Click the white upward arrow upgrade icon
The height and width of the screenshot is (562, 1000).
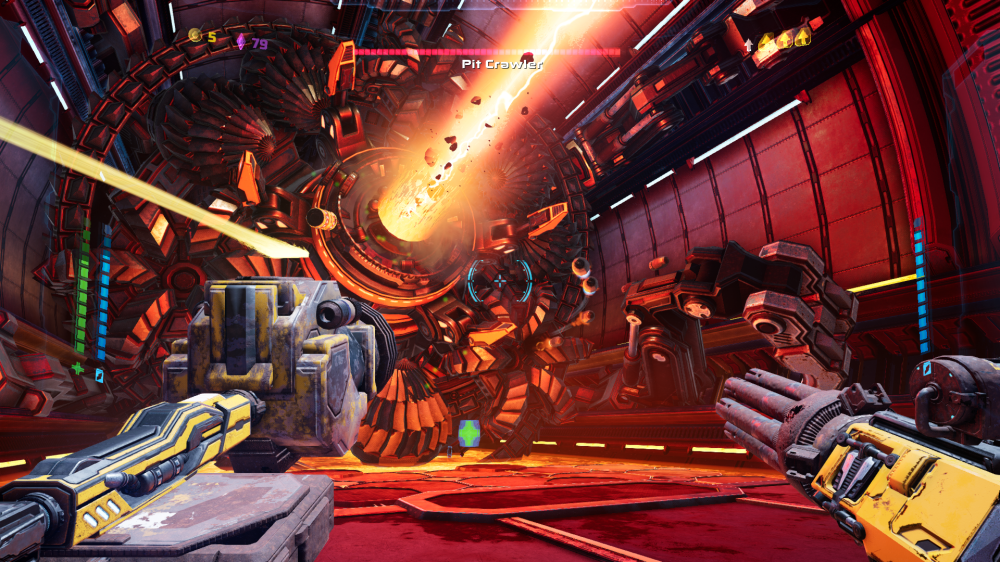pyautogui.click(x=749, y=45)
